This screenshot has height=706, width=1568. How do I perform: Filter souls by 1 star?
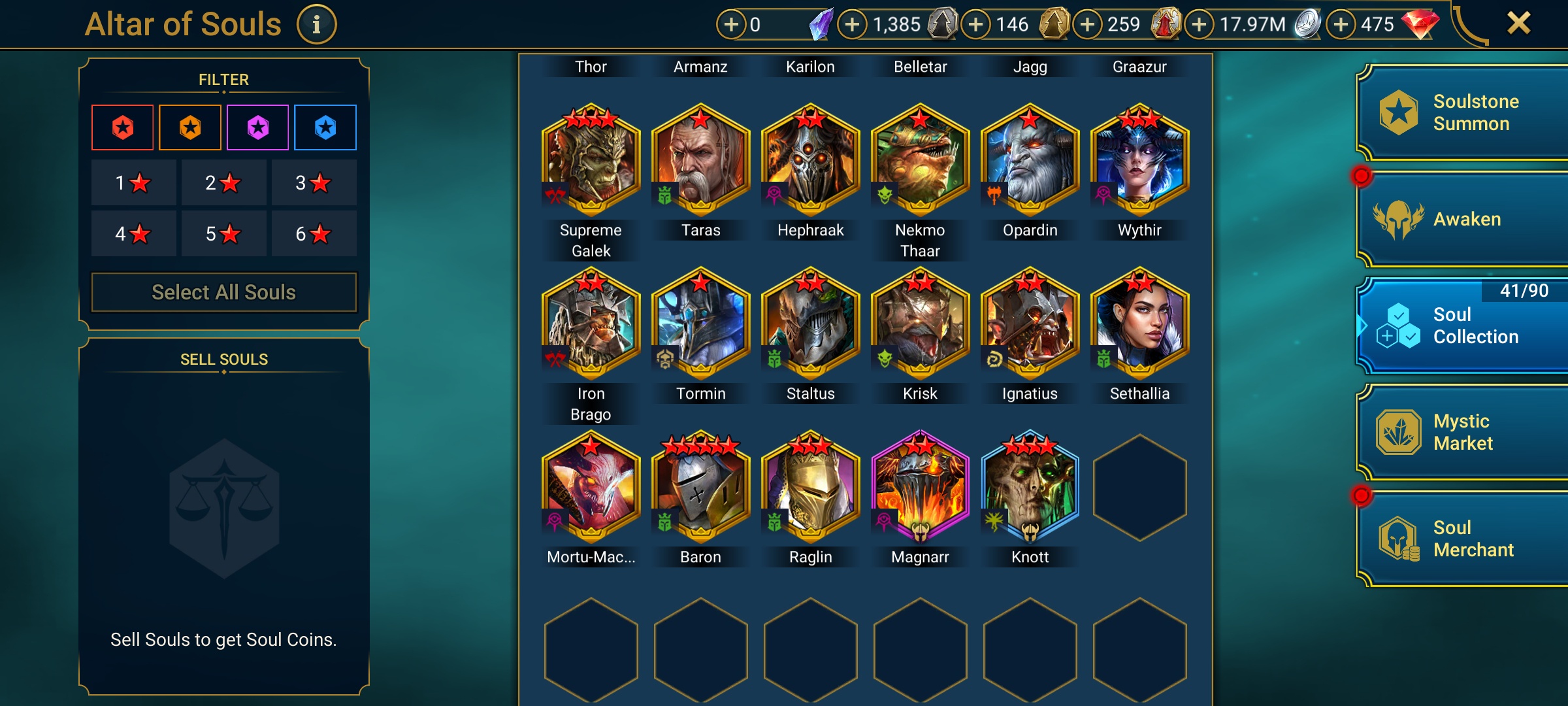click(x=133, y=182)
